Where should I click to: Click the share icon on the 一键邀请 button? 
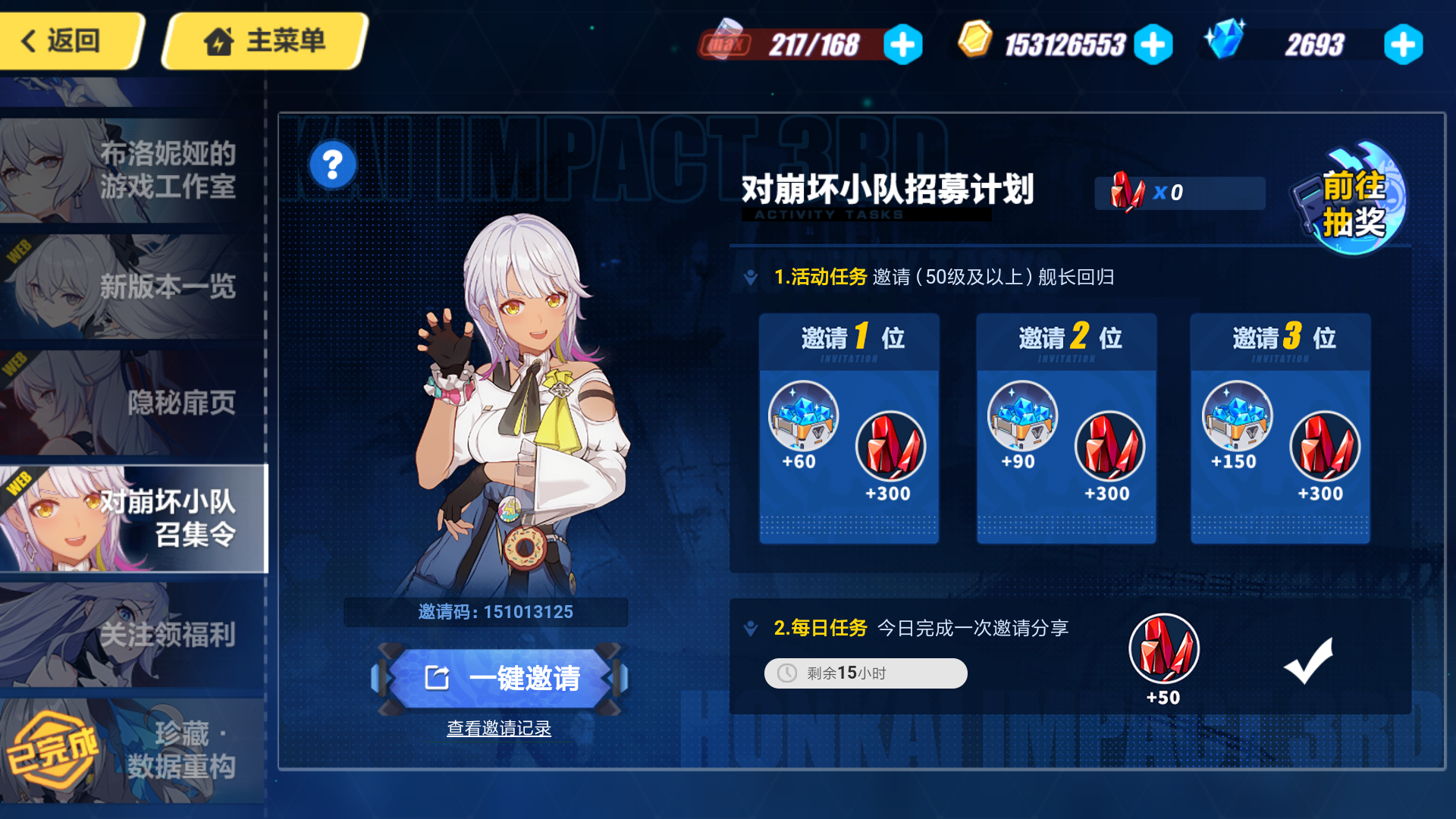tap(436, 677)
